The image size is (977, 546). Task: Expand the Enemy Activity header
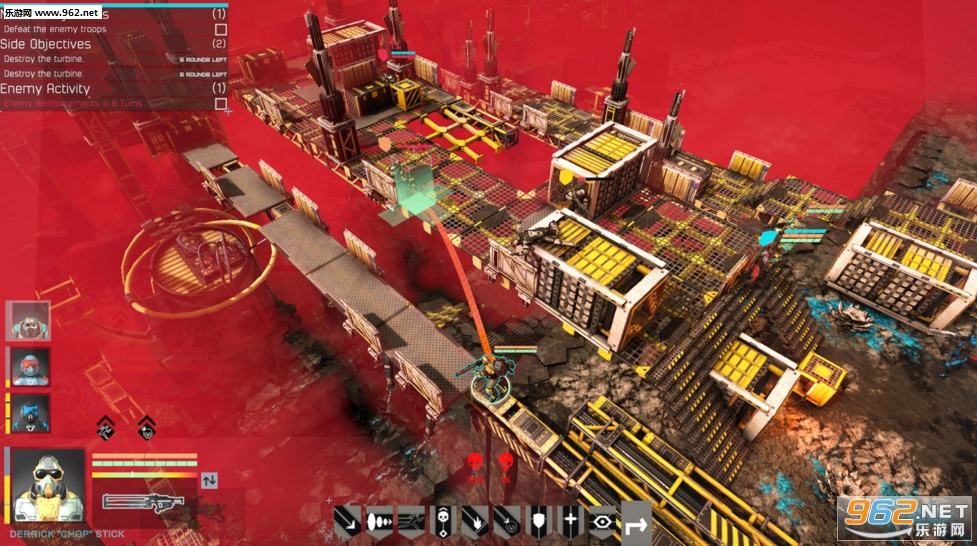(45, 88)
